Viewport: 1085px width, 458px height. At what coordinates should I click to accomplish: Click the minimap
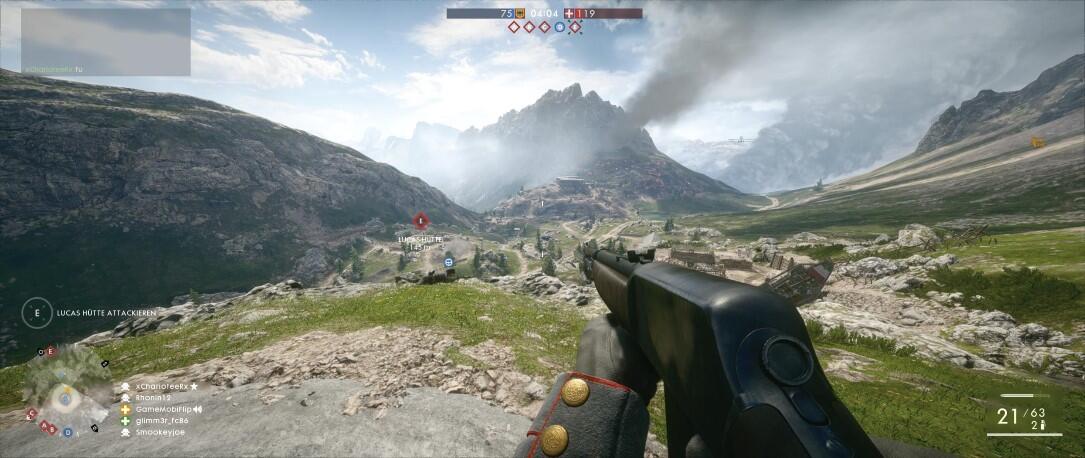65,390
